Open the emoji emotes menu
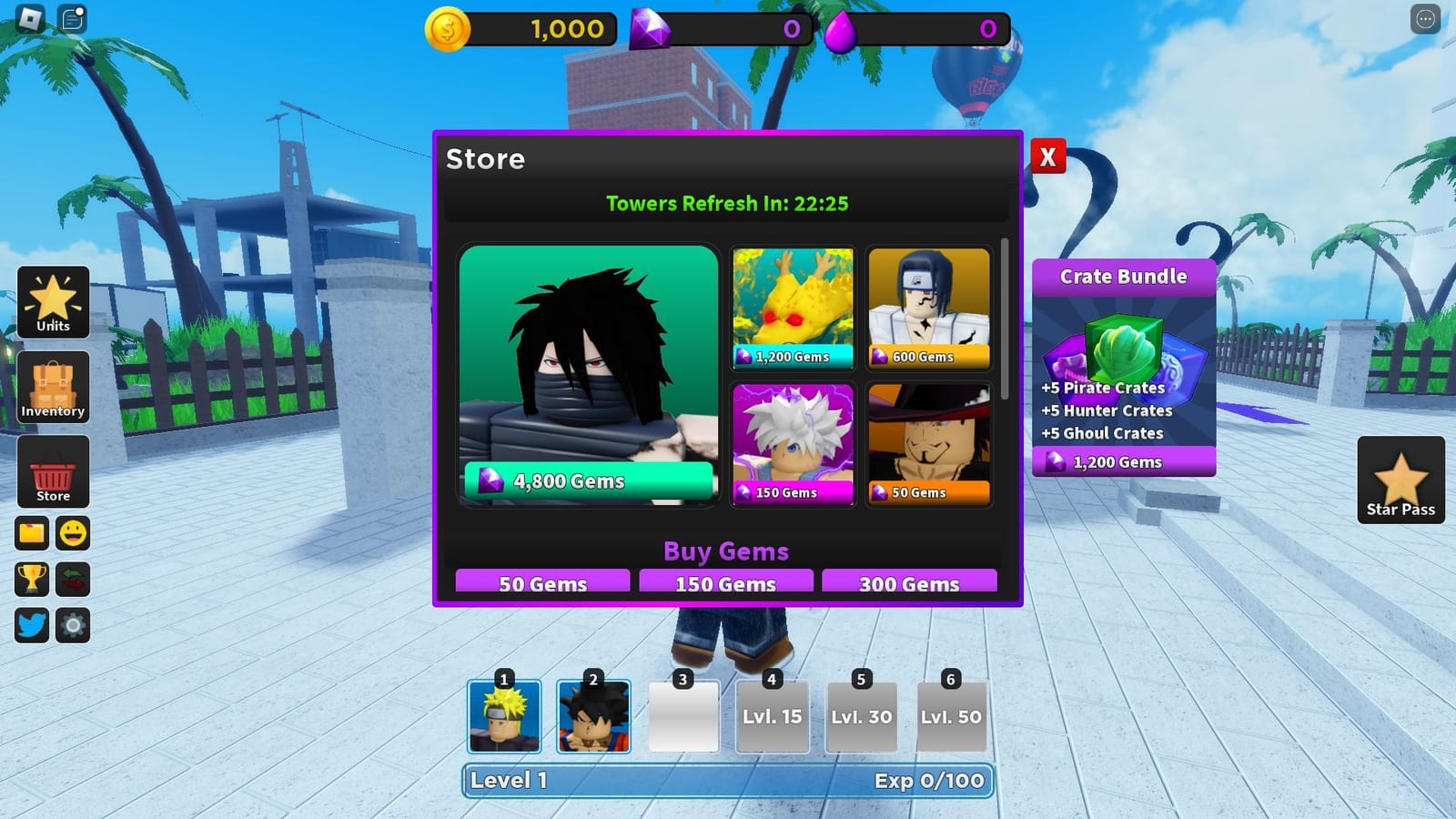The width and height of the screenshot is (1456, 819). (x=74, y=532)
